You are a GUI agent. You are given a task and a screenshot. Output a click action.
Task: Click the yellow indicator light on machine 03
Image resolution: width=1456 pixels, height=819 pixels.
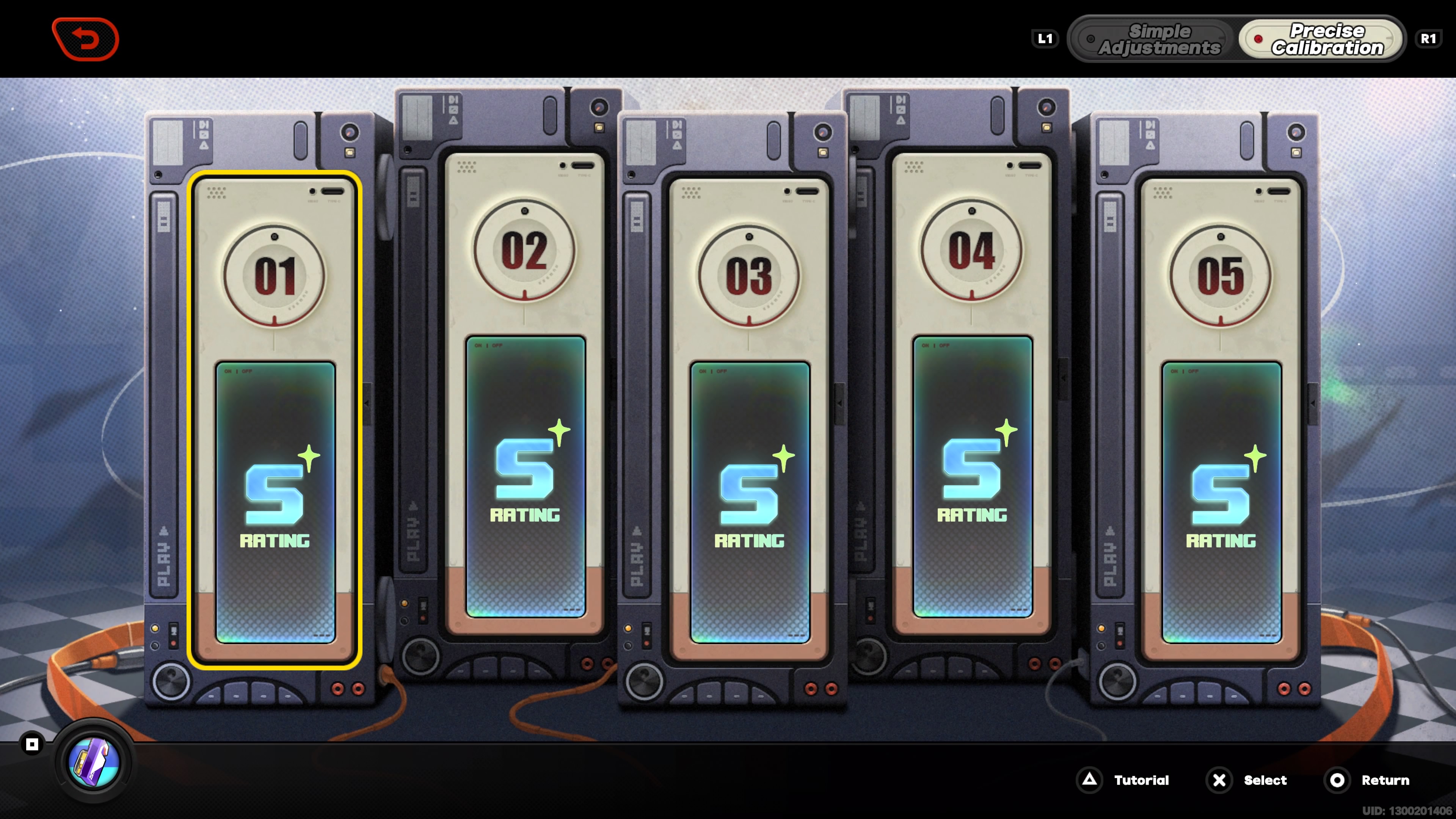629,629
